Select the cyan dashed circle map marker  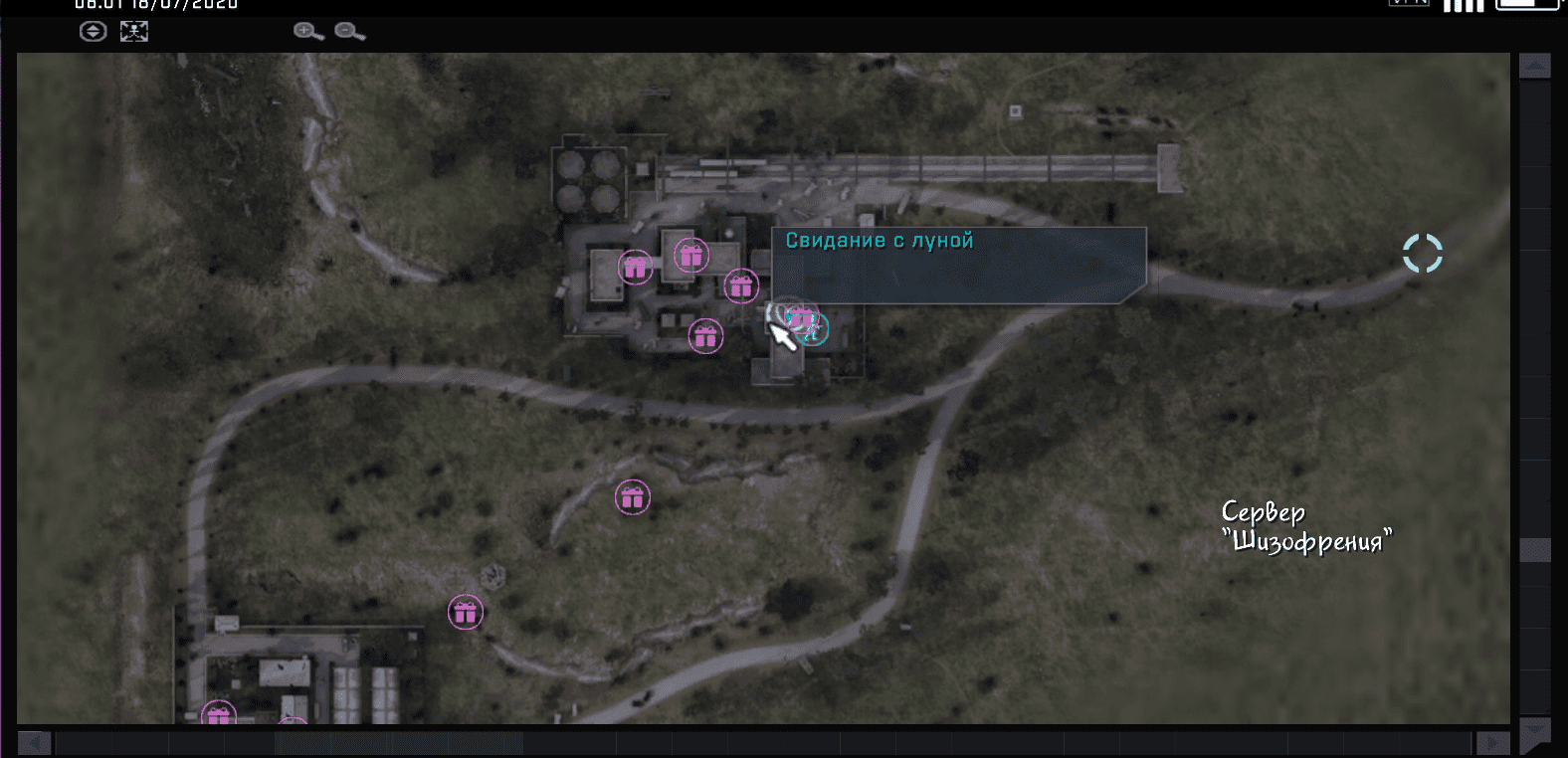coord(1422,254)
